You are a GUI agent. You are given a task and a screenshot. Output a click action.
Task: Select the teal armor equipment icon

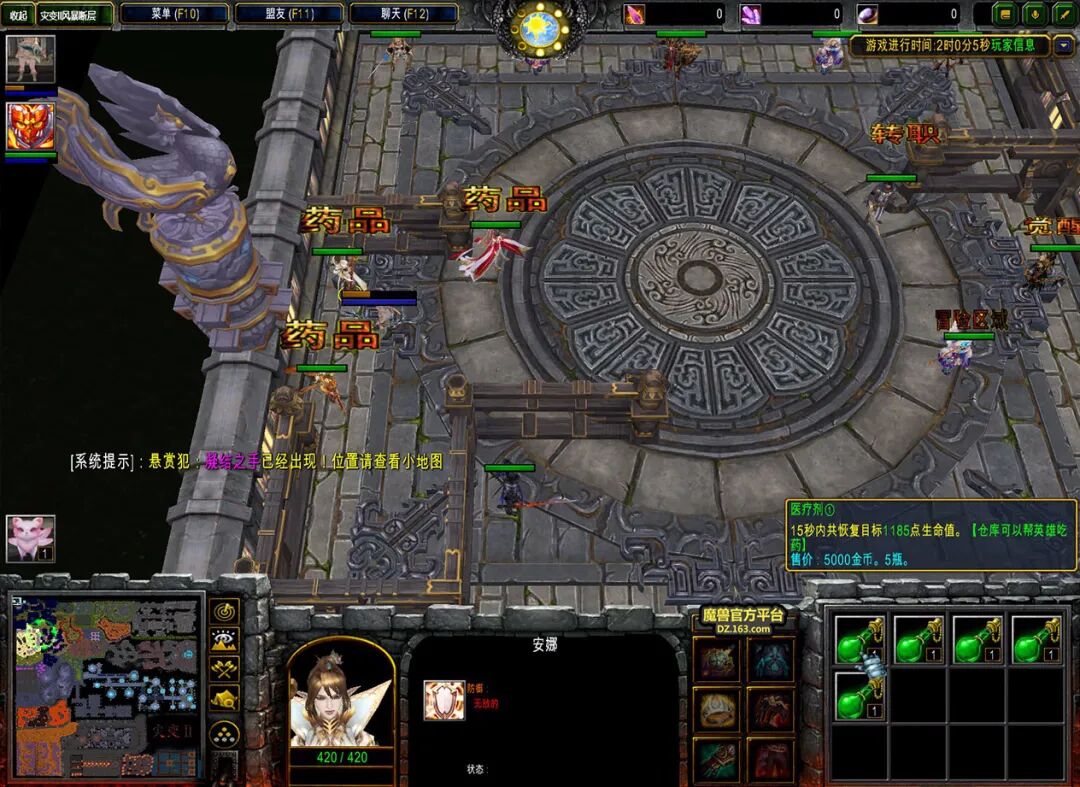[x=771, y=661]
